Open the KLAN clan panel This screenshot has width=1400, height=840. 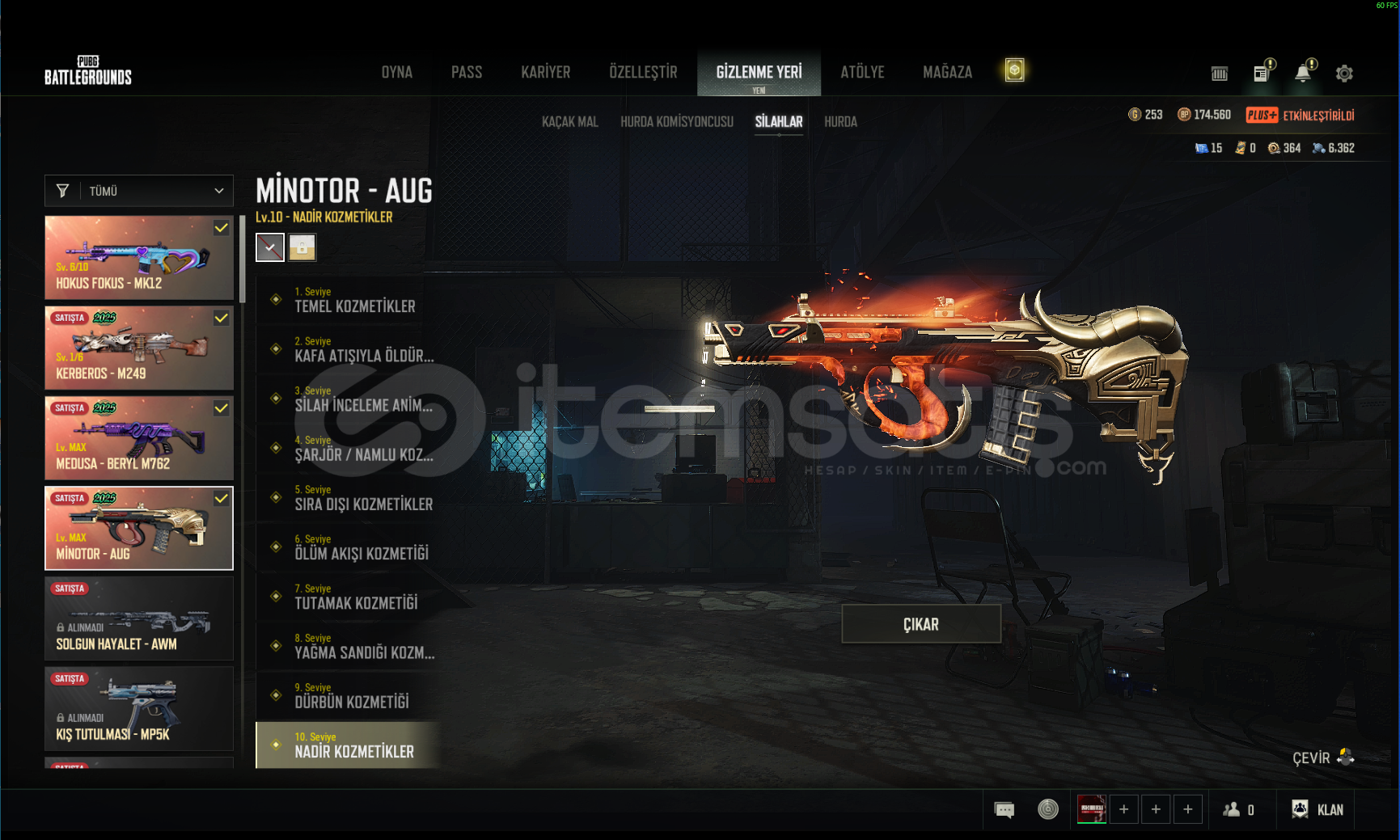pyautogui.click(x=1318, y=809)
